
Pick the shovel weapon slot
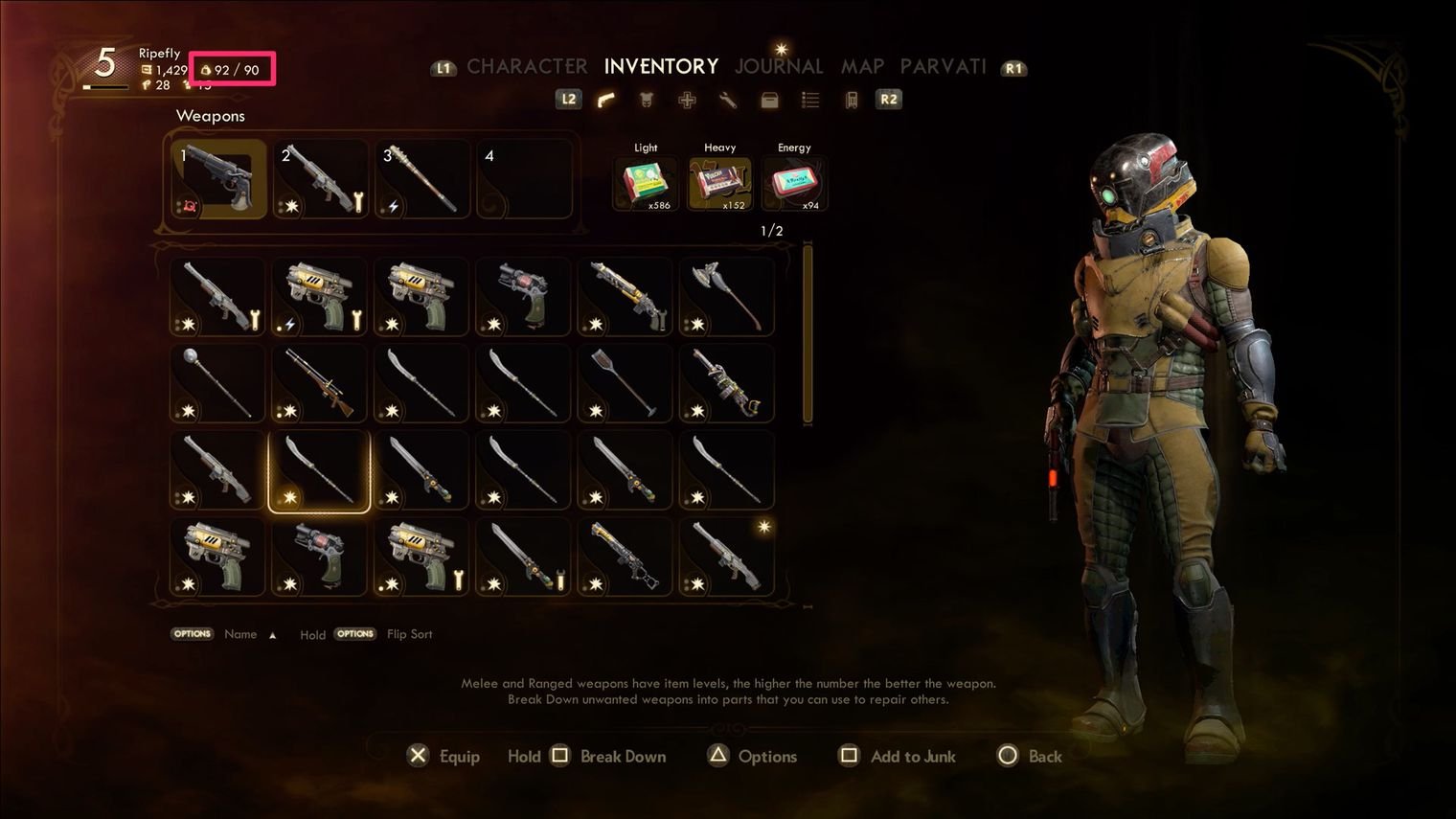point(626,383)
